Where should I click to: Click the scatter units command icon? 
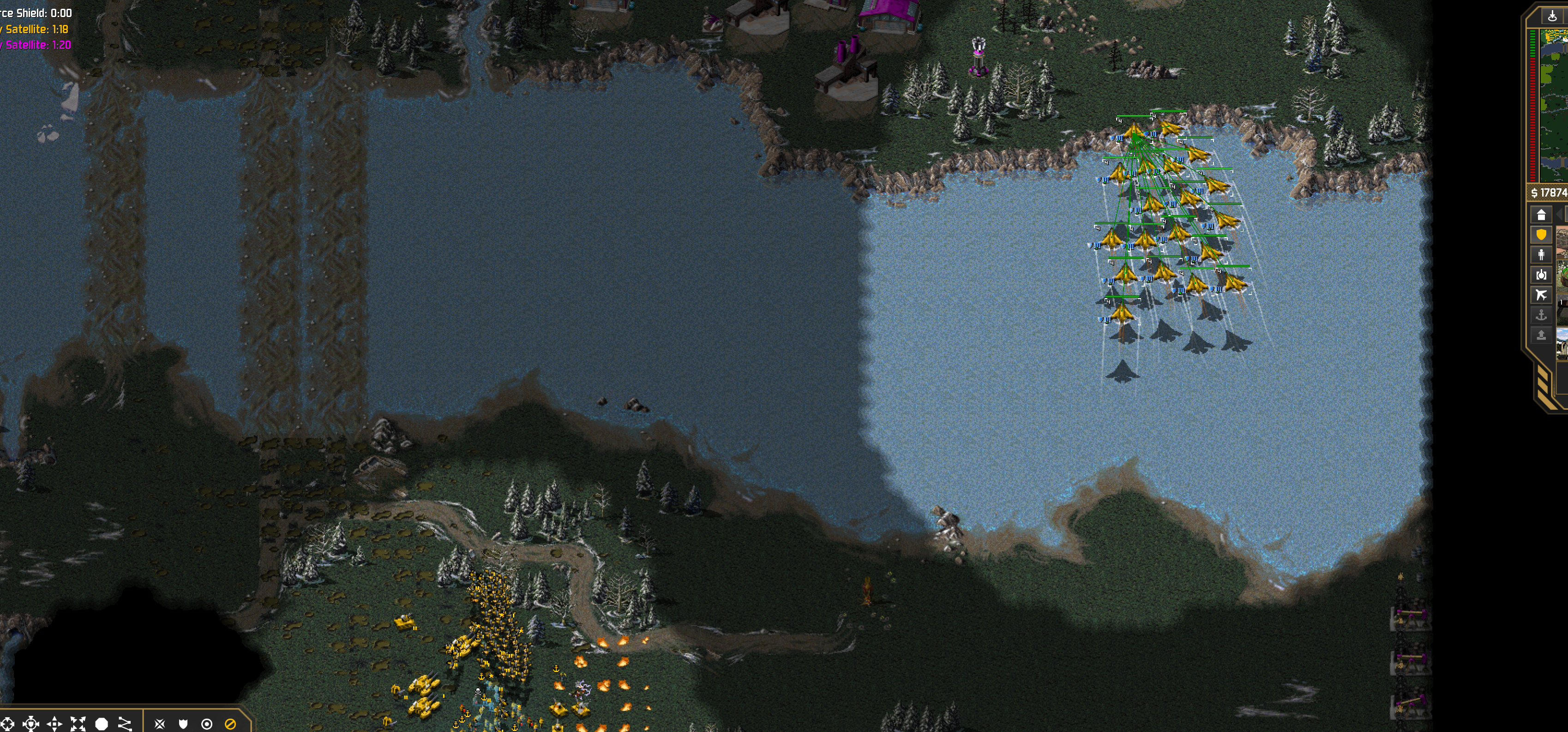click(78, 724)
